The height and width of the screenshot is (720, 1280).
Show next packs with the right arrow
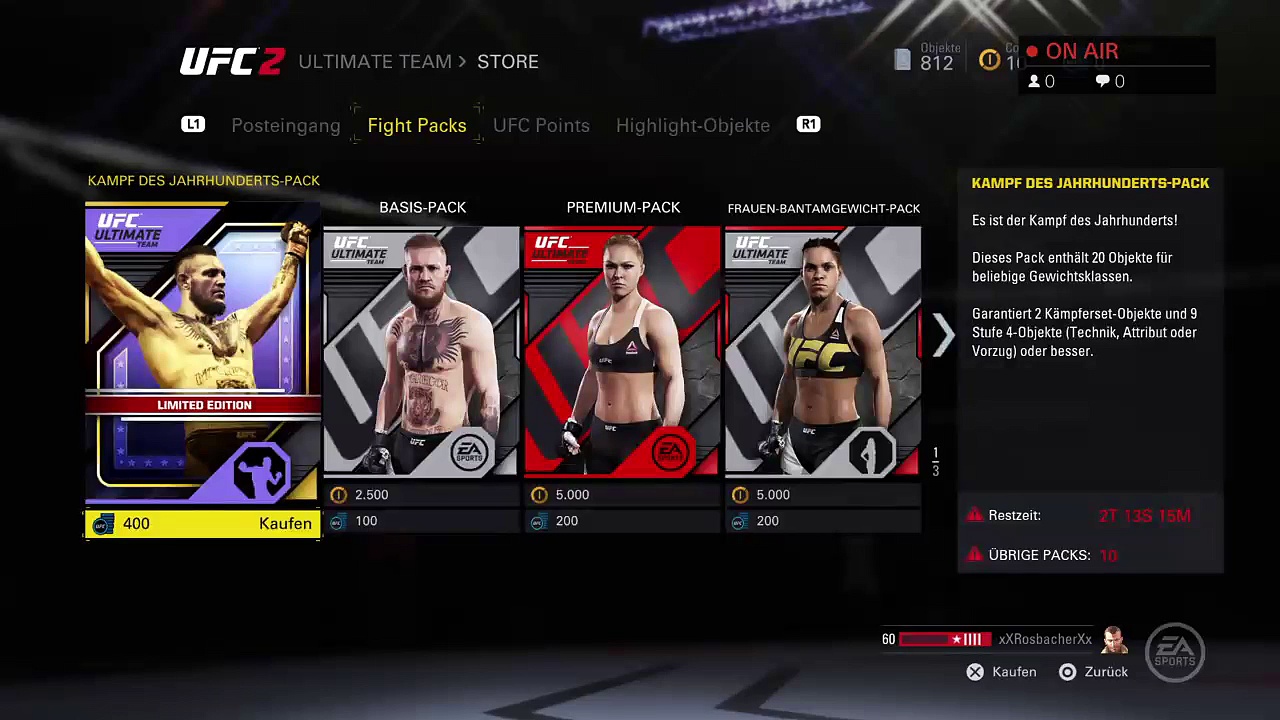(x=943, y=336)
